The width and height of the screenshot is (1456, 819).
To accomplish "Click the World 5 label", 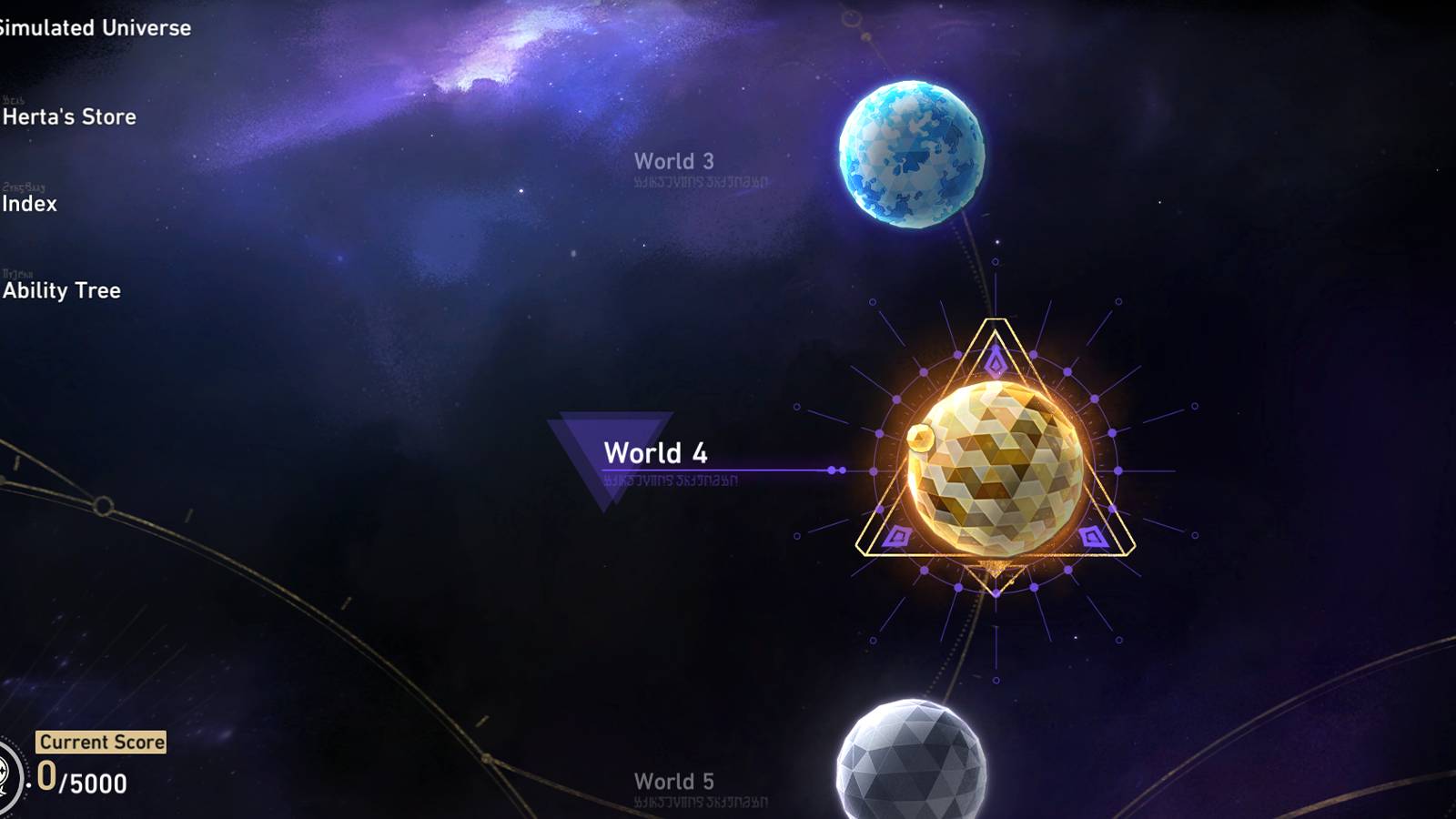I will click(673, 781).
